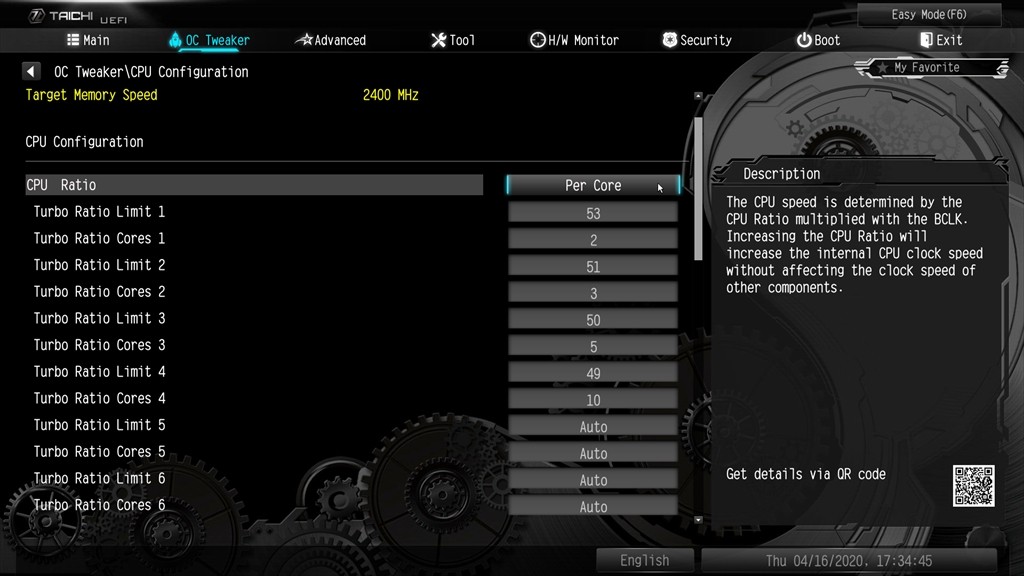
Task: Edit the Turbo Ratio Cores 4 value
Action: 593,400
